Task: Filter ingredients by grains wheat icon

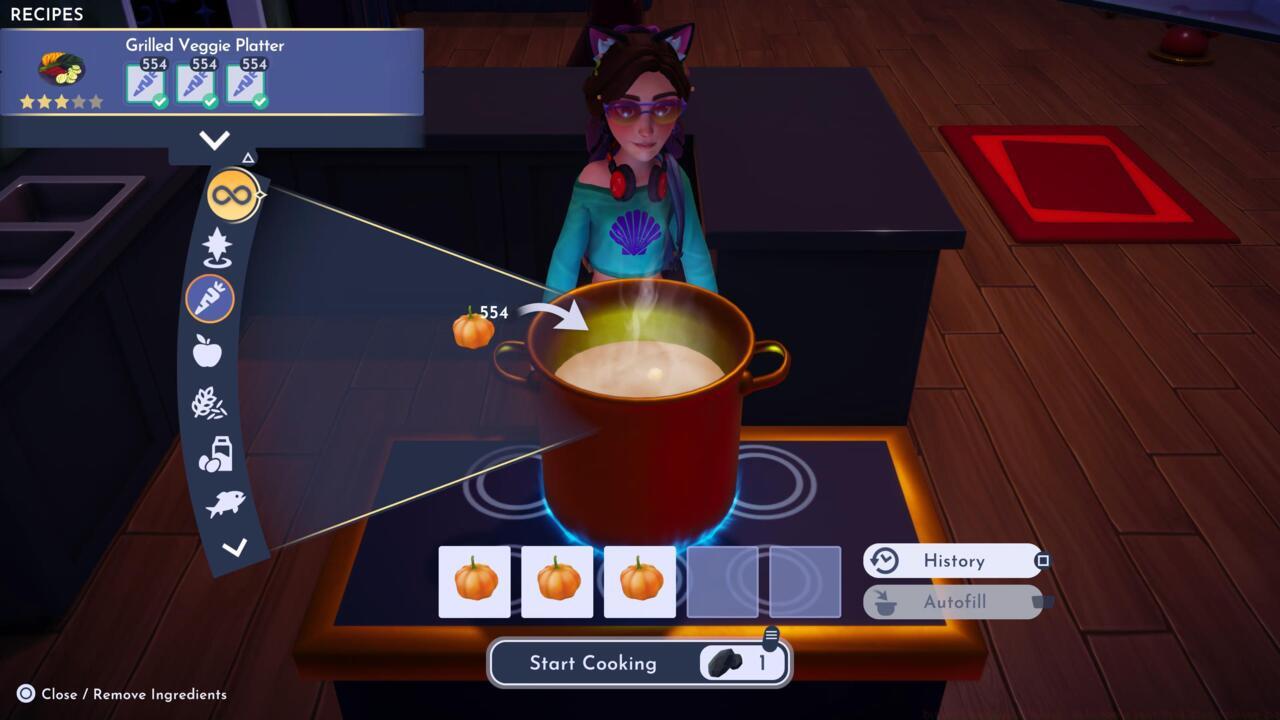Action: [209, 403]
